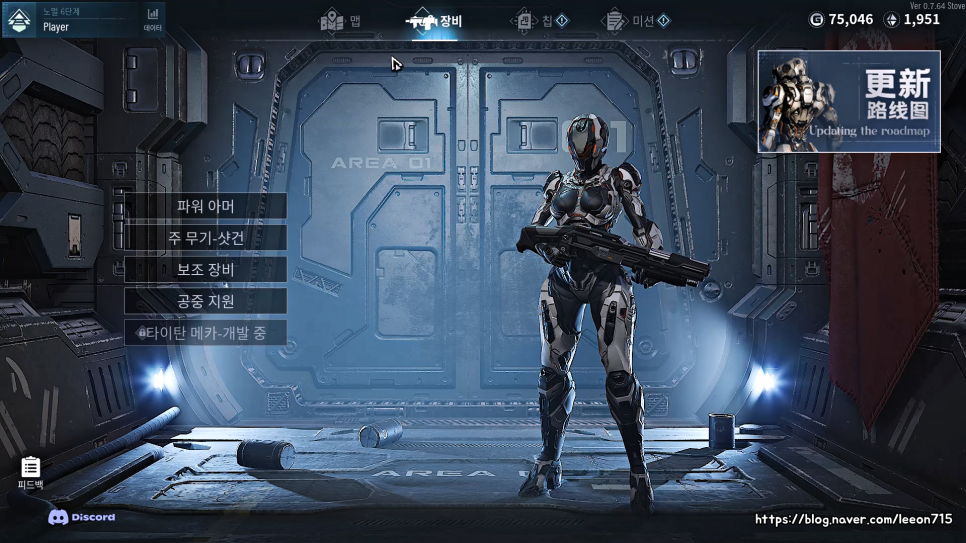966x543 pixels.
Task: Select the 보조 장비 menu entry
Action: tap(205, 269)
